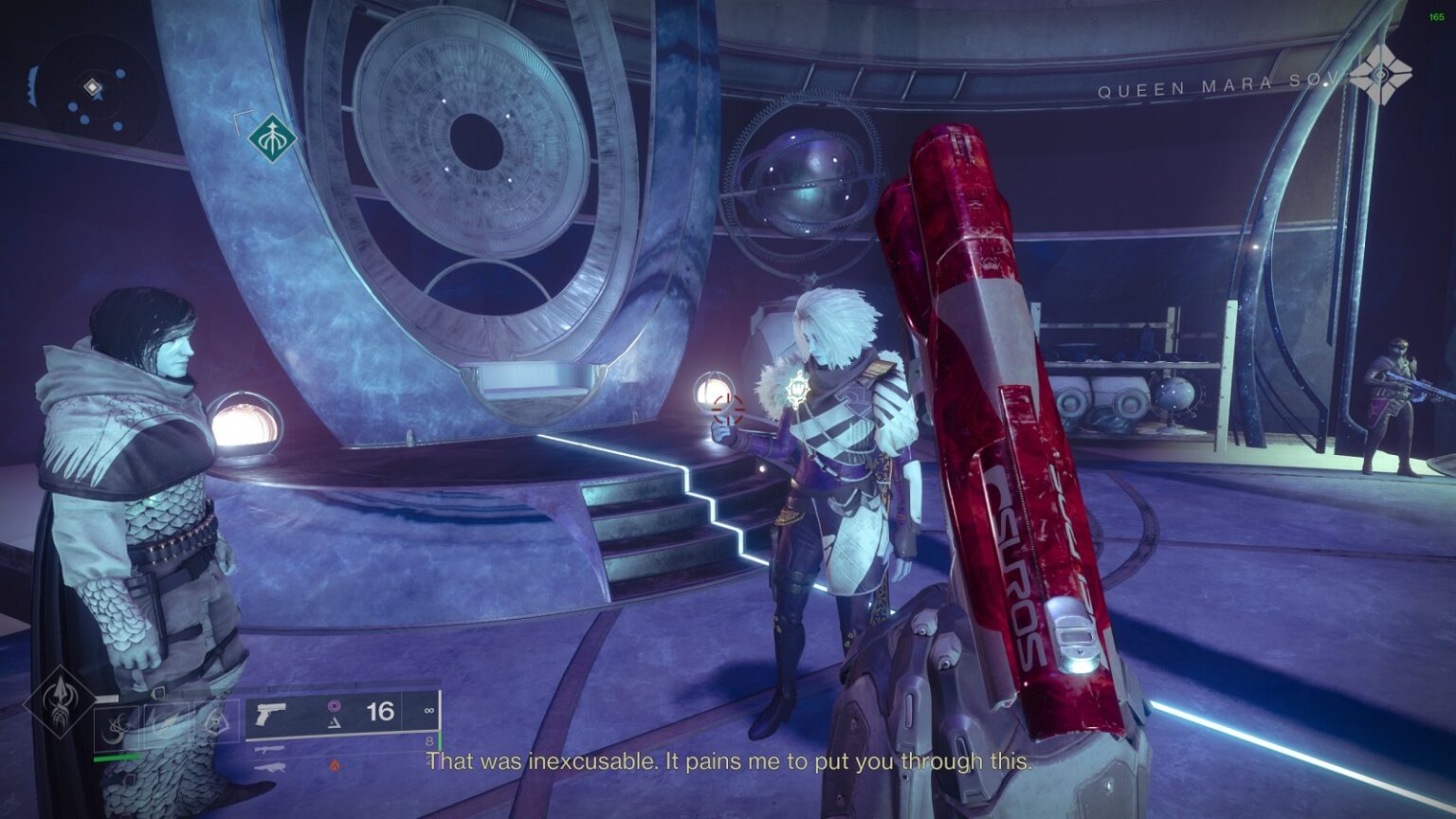
Task: Use the grenade ability slot
Action: coord(117,728)
